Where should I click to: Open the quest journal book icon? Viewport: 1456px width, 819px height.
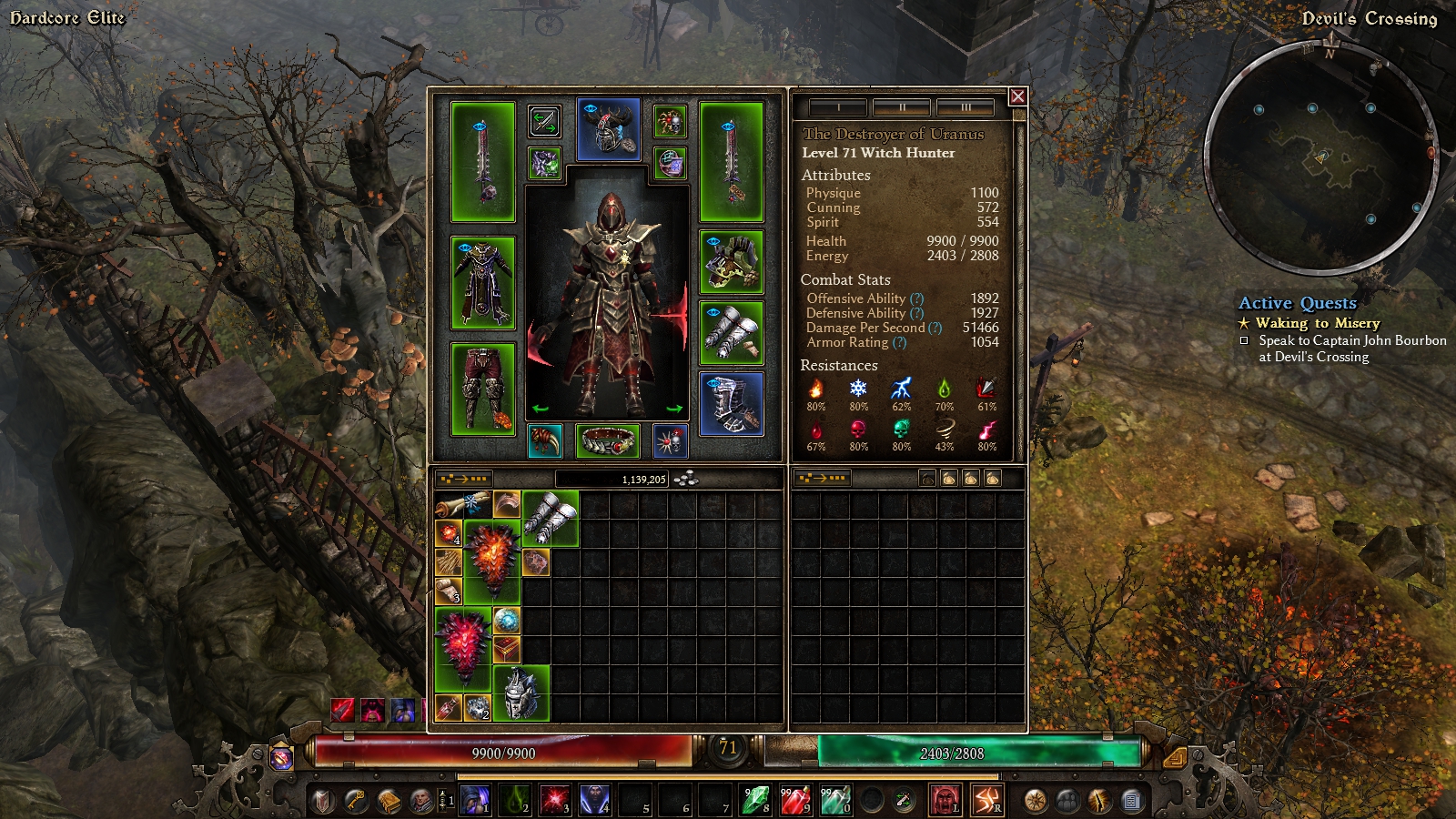(389, 801)
